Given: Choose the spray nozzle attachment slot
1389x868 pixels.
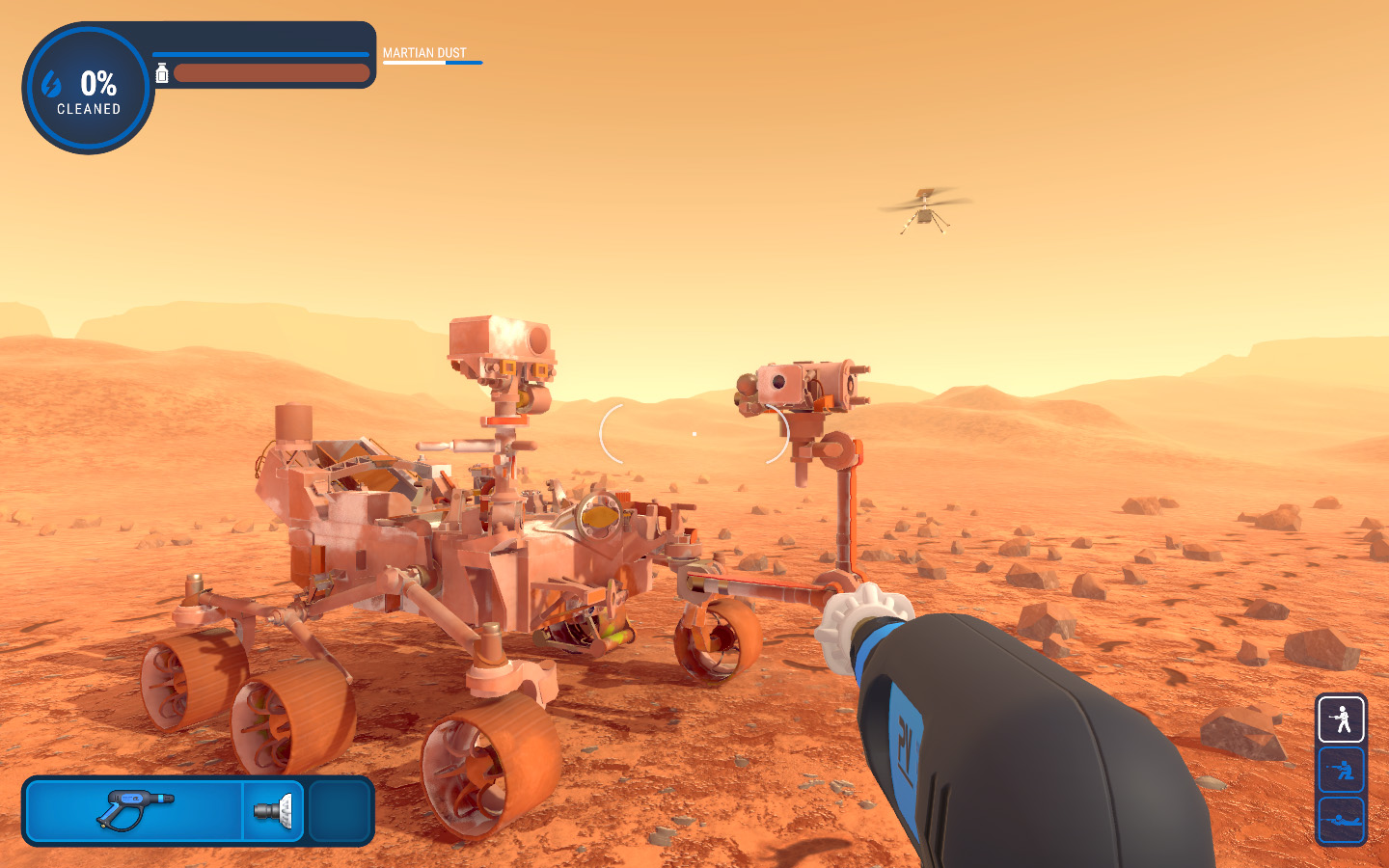Looking at the screenshot, I should pos(273,810).
